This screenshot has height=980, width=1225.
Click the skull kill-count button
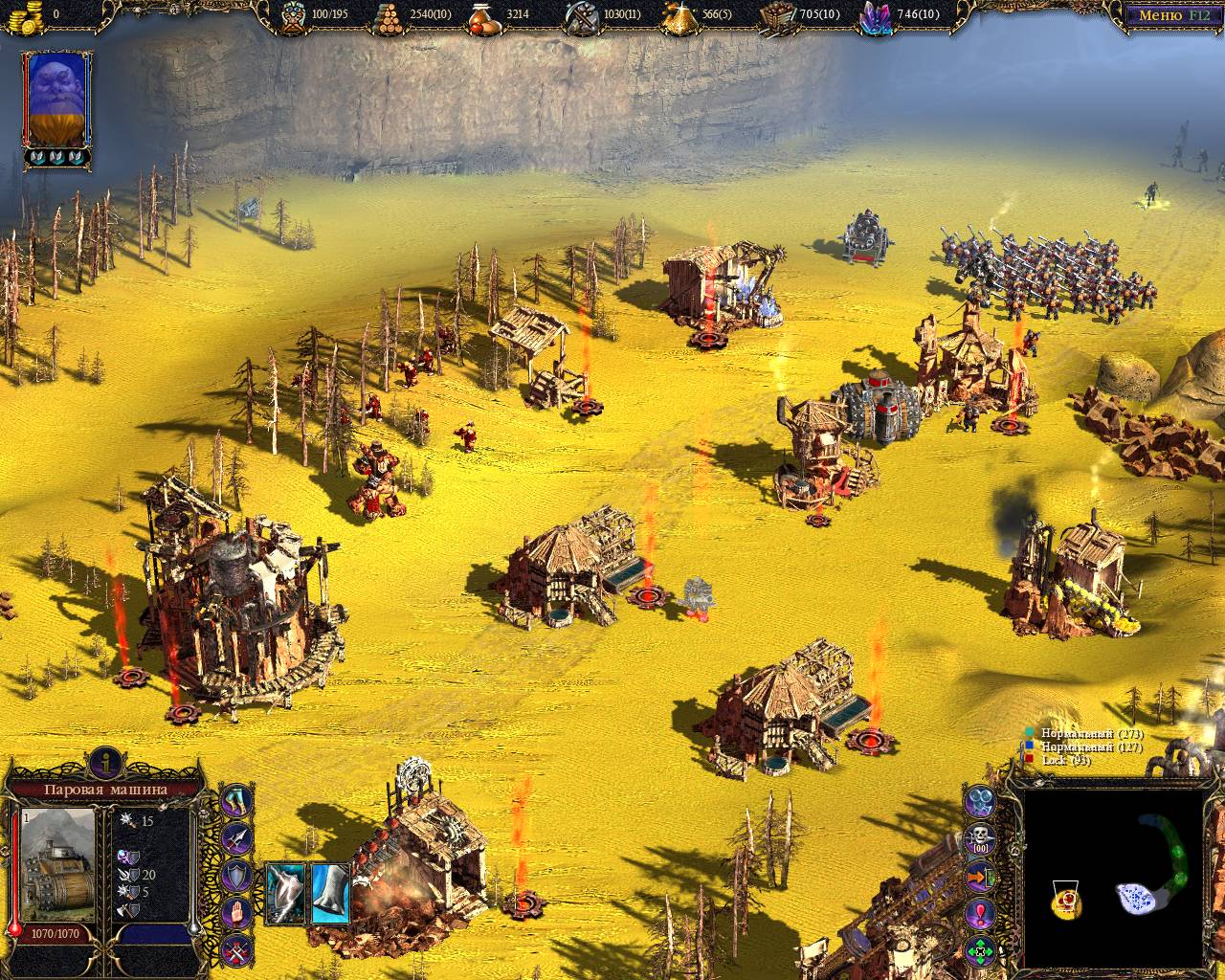(x=980, y=839)
